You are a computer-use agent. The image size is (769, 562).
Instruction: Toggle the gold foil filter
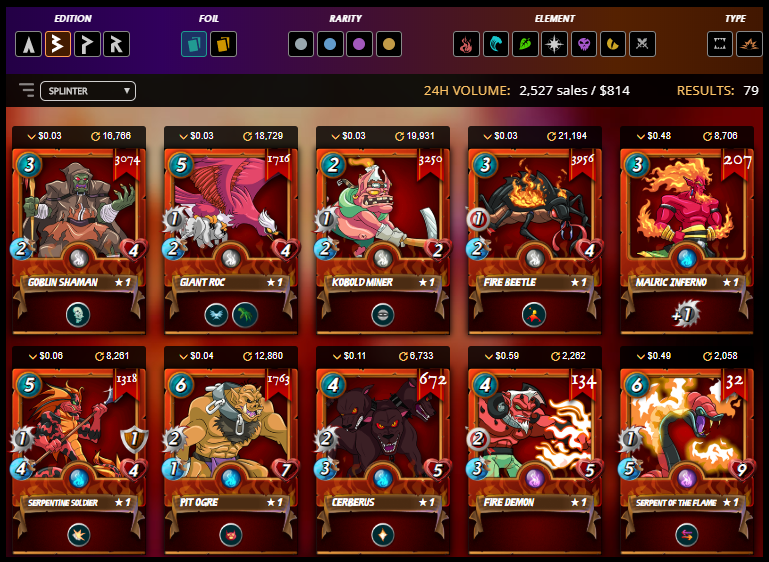pos(224,44)
